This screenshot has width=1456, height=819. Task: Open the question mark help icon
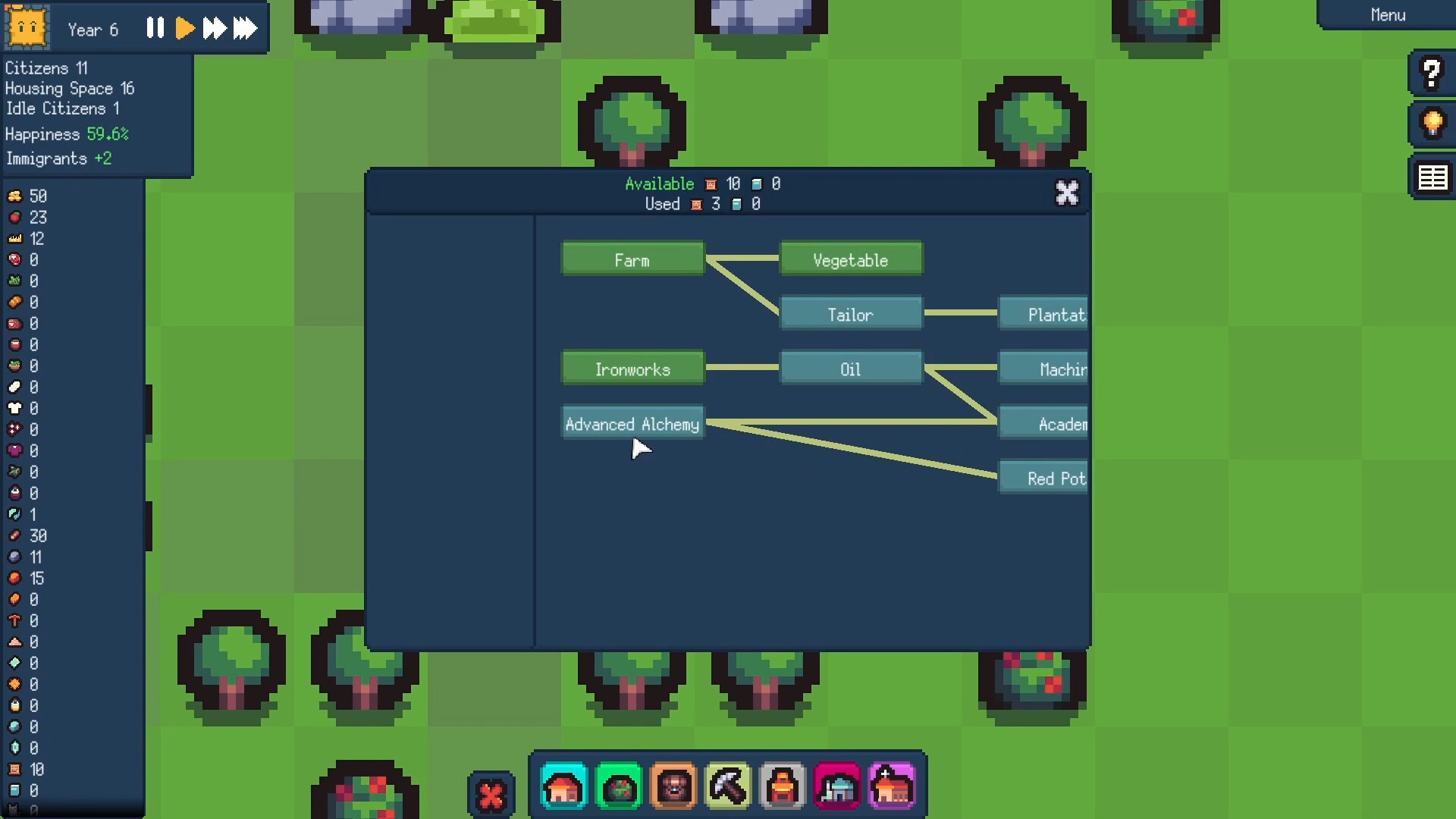tap(1430, 73)
